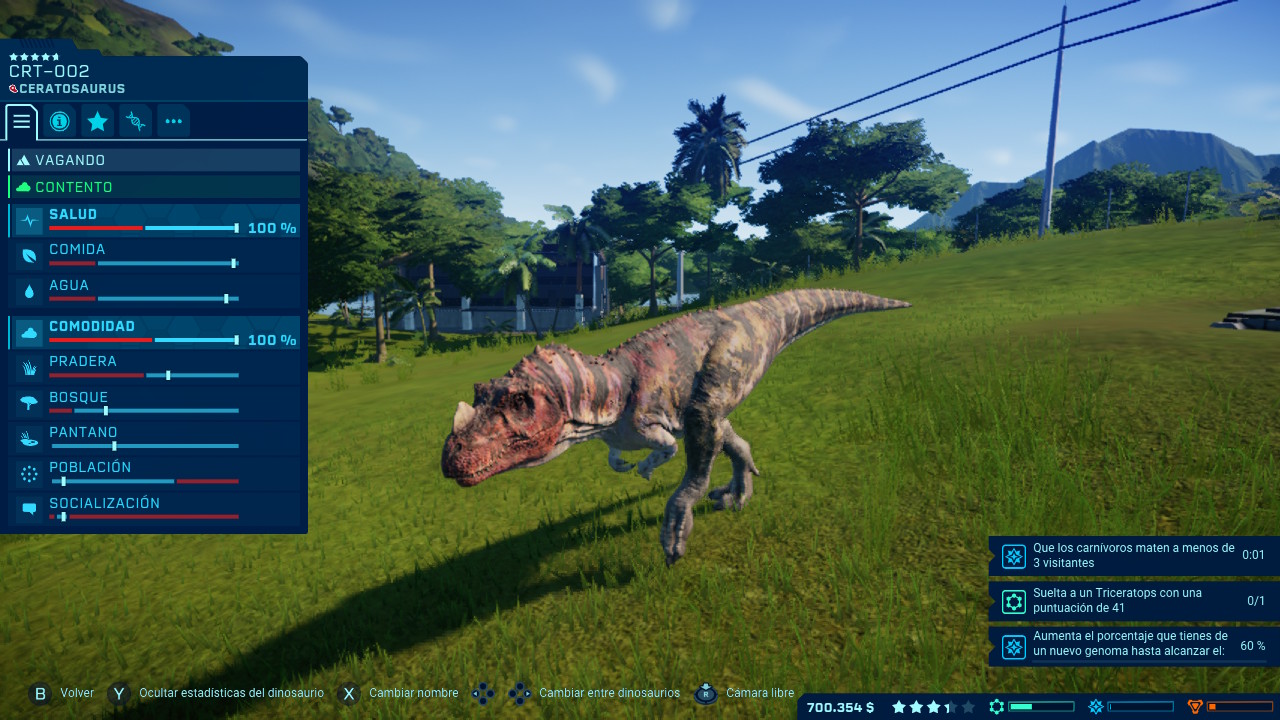Viewport: 1280px width, 720px height.
Task: Open the new genome percentage contract
Action: [1133, 645]
